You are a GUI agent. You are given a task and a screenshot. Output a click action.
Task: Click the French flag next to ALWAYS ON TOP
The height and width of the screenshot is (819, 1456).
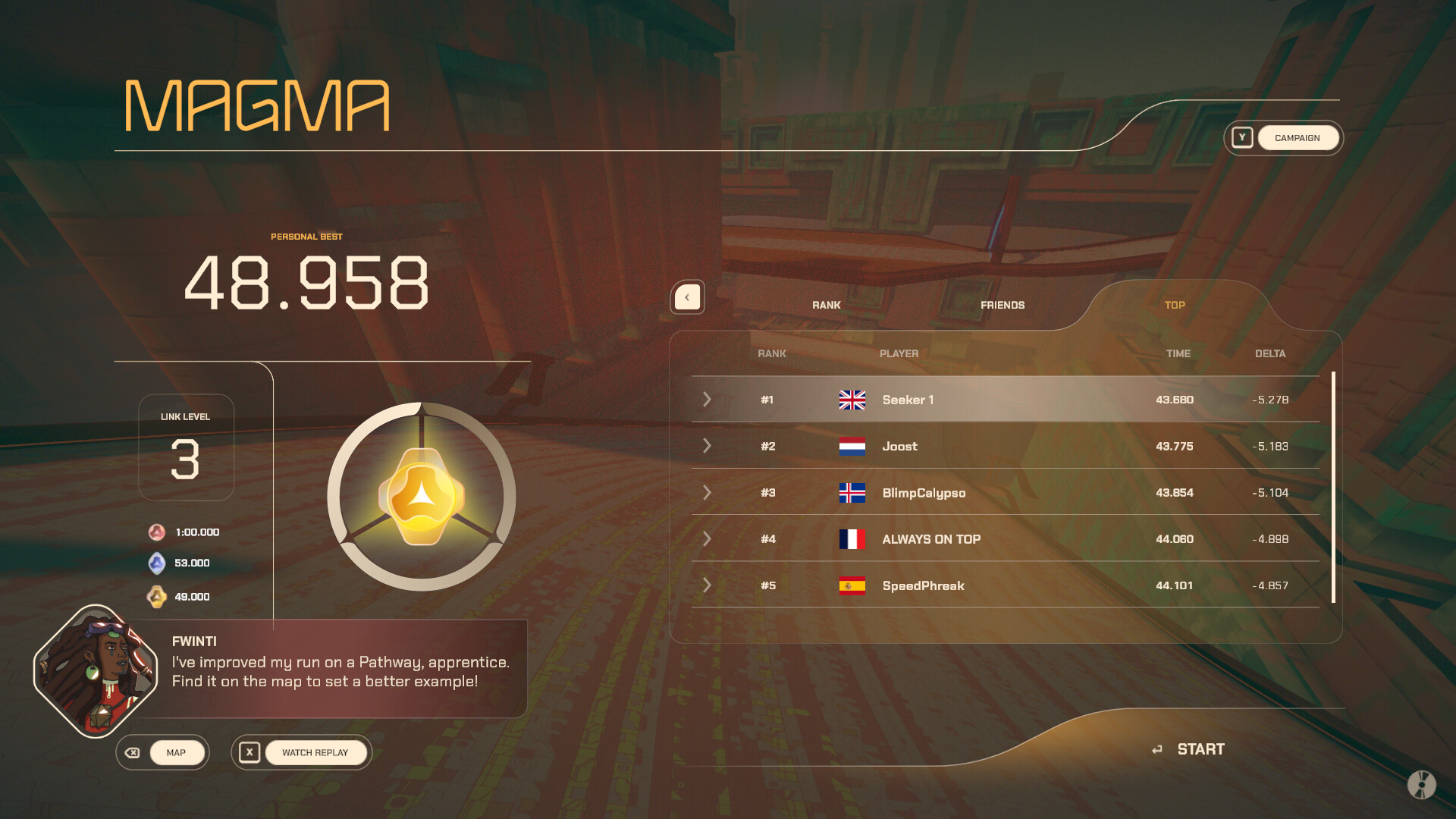click(x=852, y=539)
